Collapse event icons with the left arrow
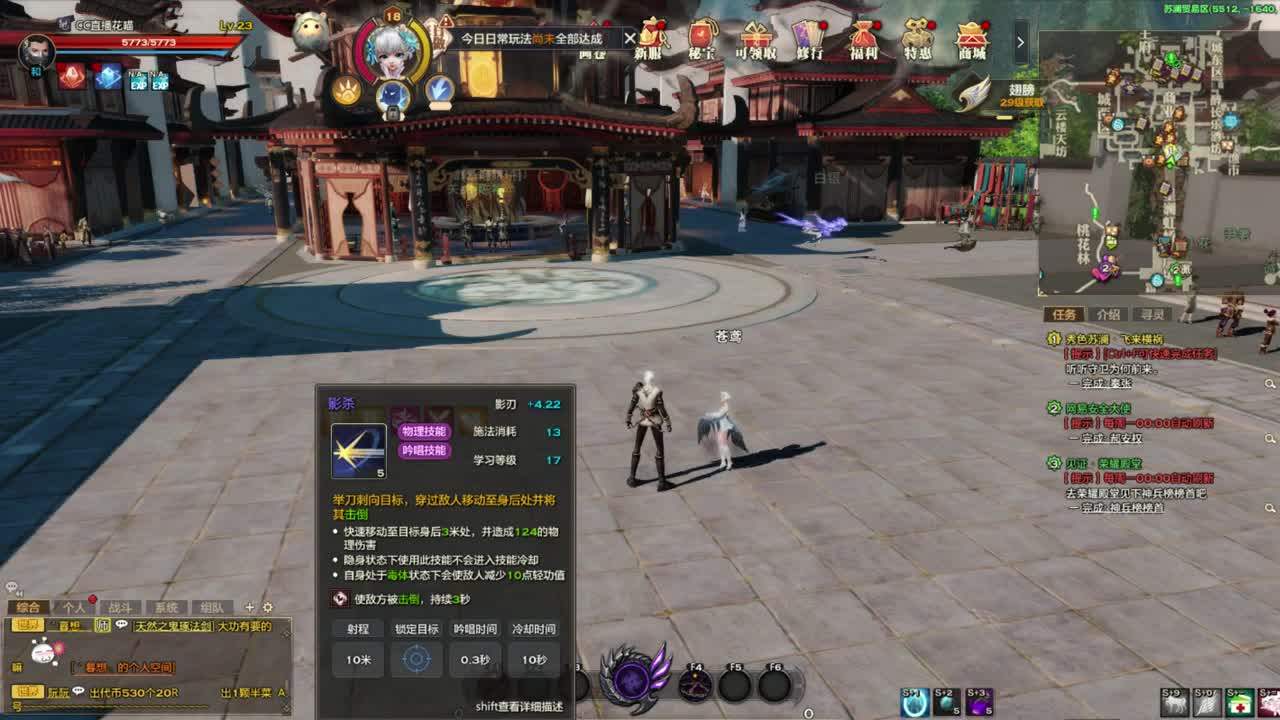The image size is (1280, 720). click(x=628, y=40)
